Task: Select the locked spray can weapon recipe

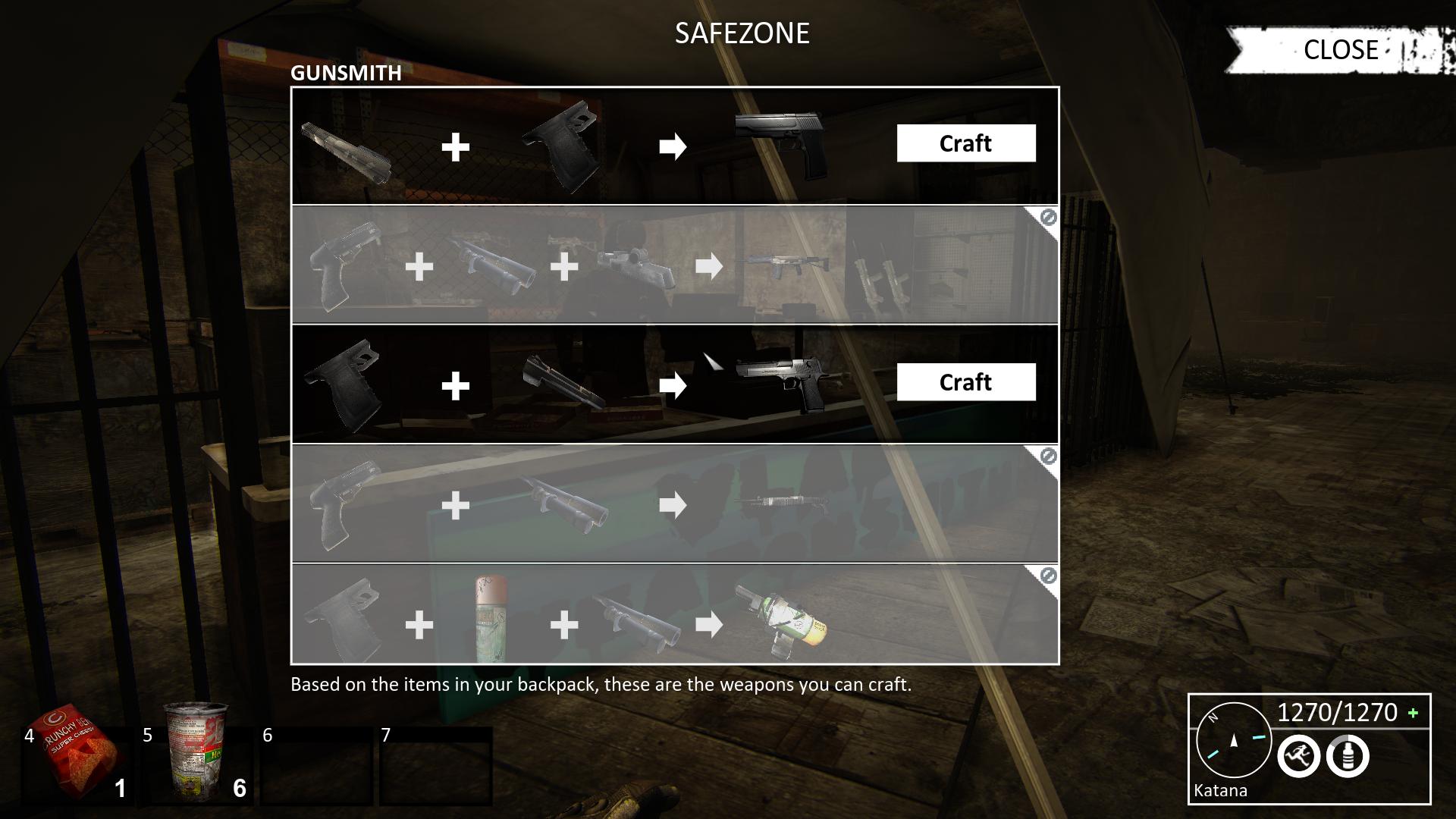Action: (x=674, y=615)
